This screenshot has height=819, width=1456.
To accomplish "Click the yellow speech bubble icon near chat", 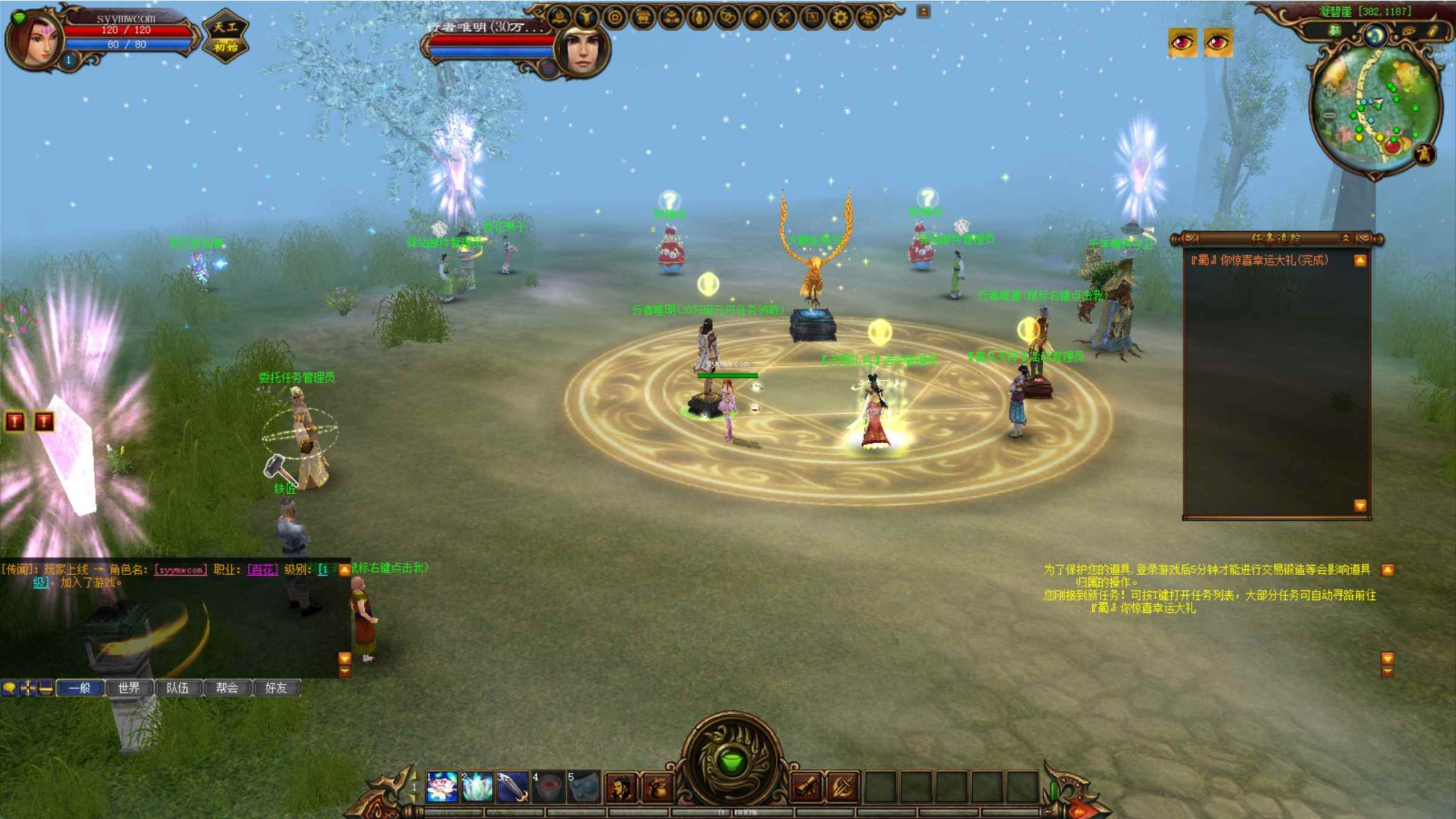I will pyautogui.click(x=9, y=688).
